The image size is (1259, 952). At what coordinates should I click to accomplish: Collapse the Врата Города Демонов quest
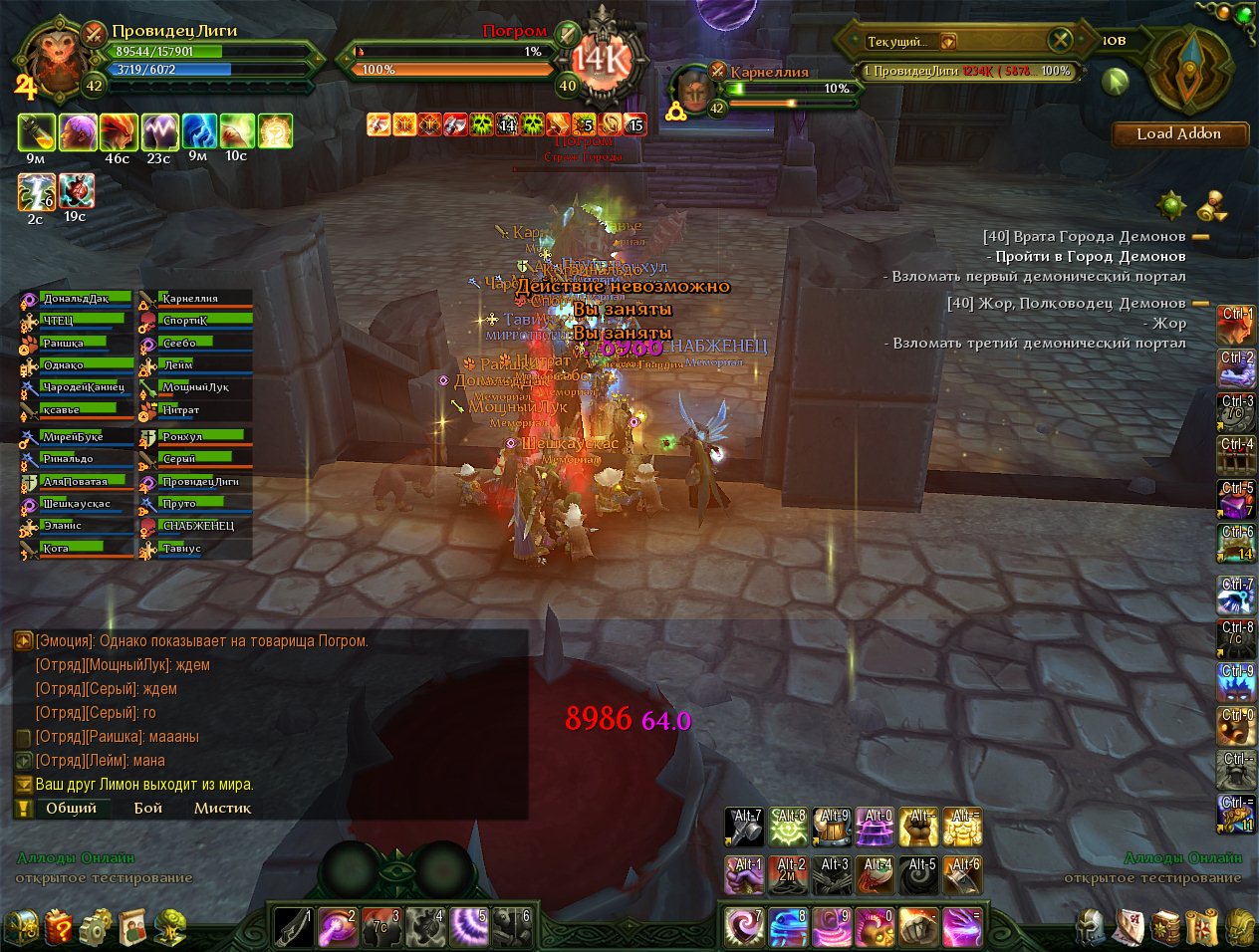(1200, 237)
